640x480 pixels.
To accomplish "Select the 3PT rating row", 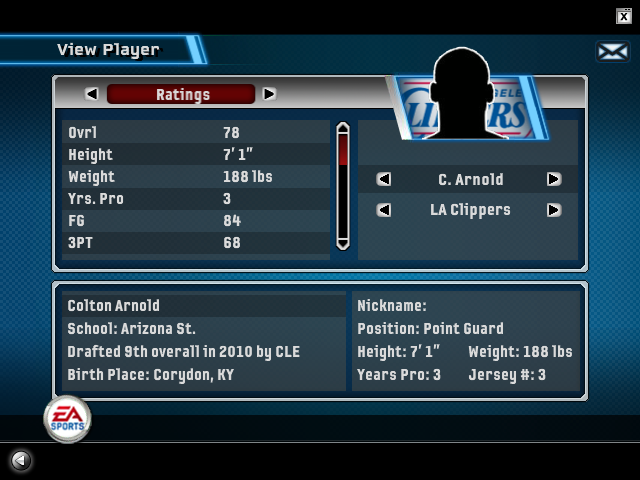I will [x=196, y=243].
